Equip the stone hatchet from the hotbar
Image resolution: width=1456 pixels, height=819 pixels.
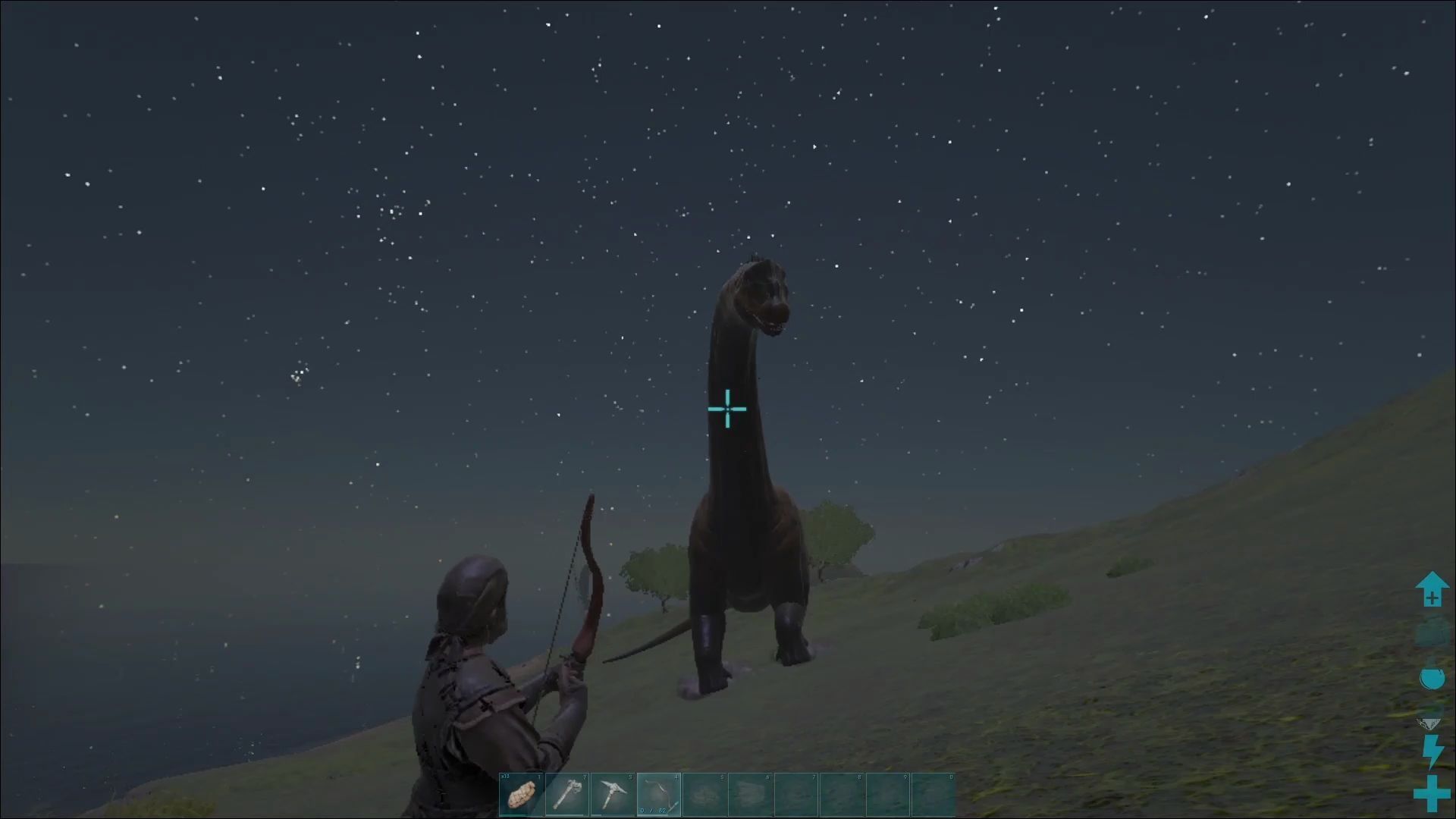point(567,795)
